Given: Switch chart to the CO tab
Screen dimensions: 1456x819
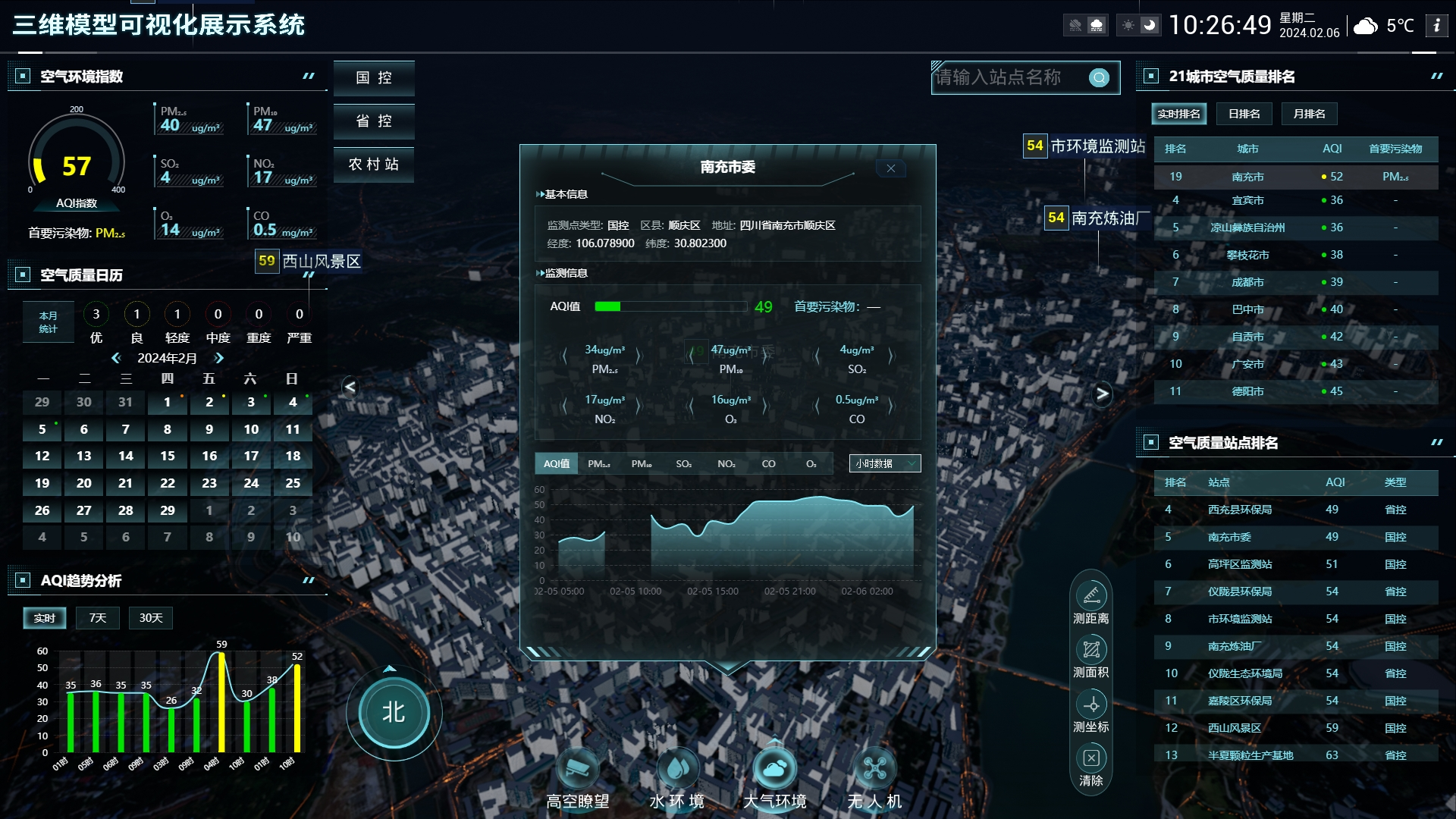Looking at the screenshot, I should tap(768, 463).
